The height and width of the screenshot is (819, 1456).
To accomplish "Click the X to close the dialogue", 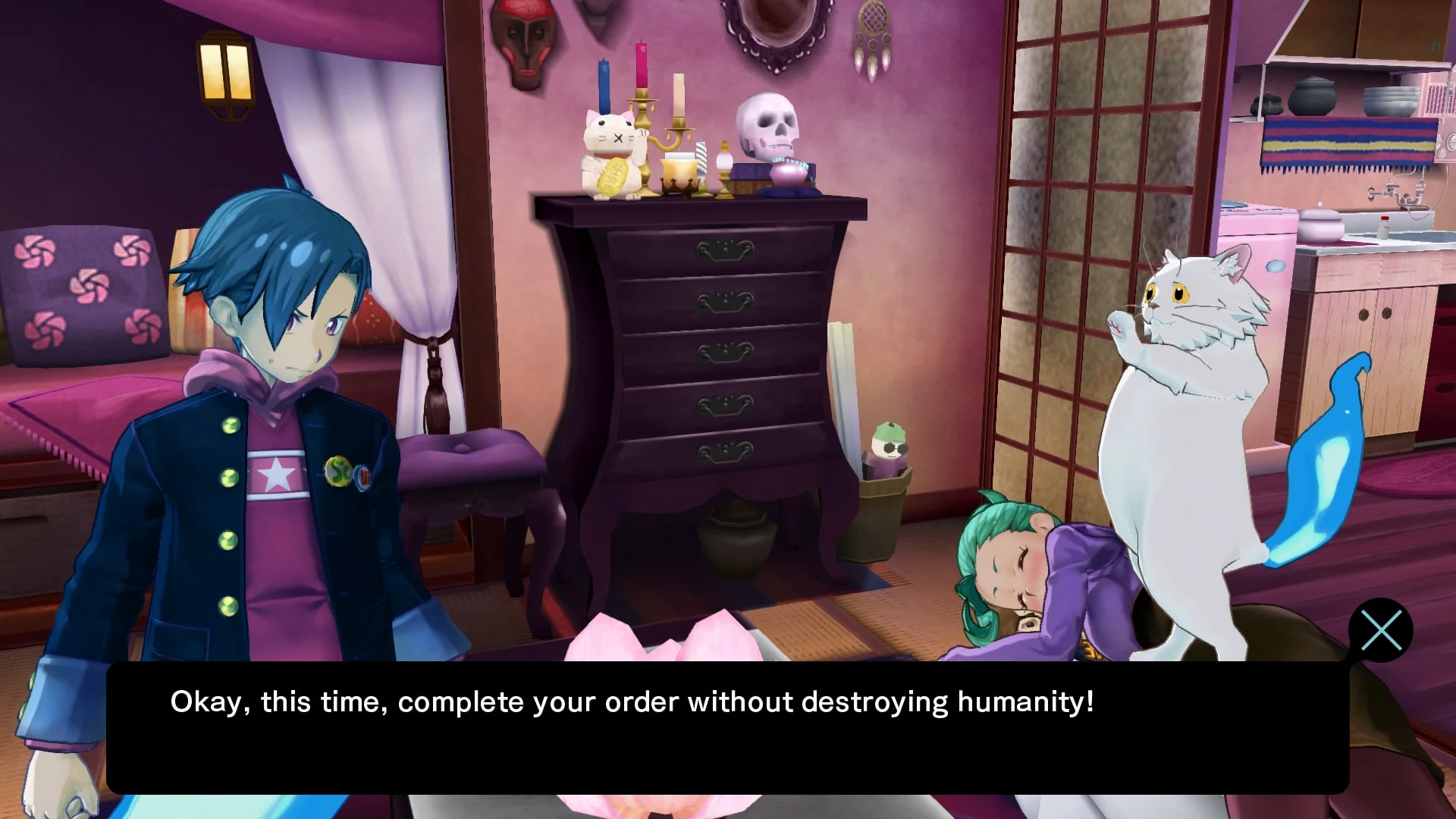I will (x=1382, y=630).
